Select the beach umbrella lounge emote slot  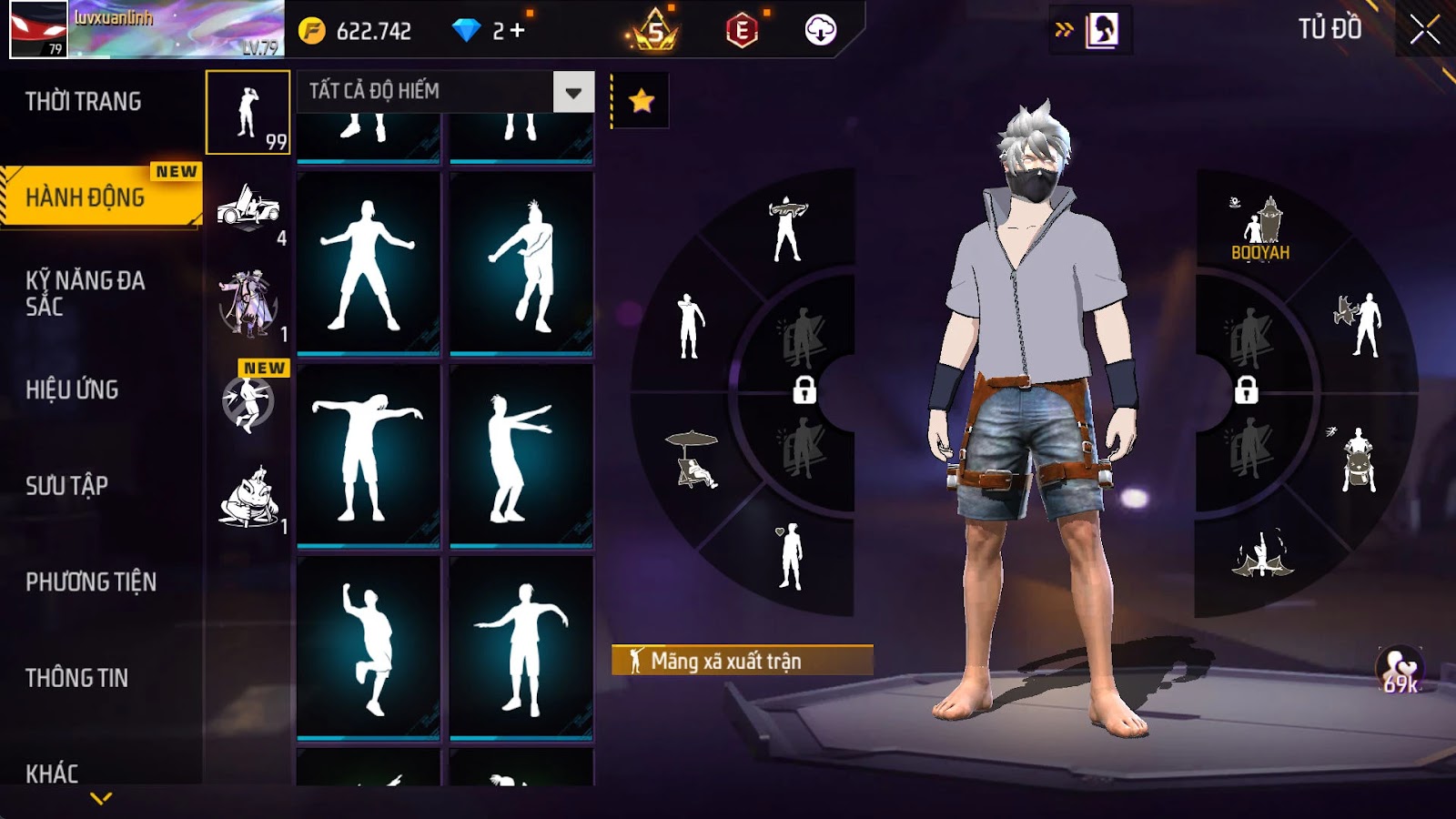coord(693,460)
